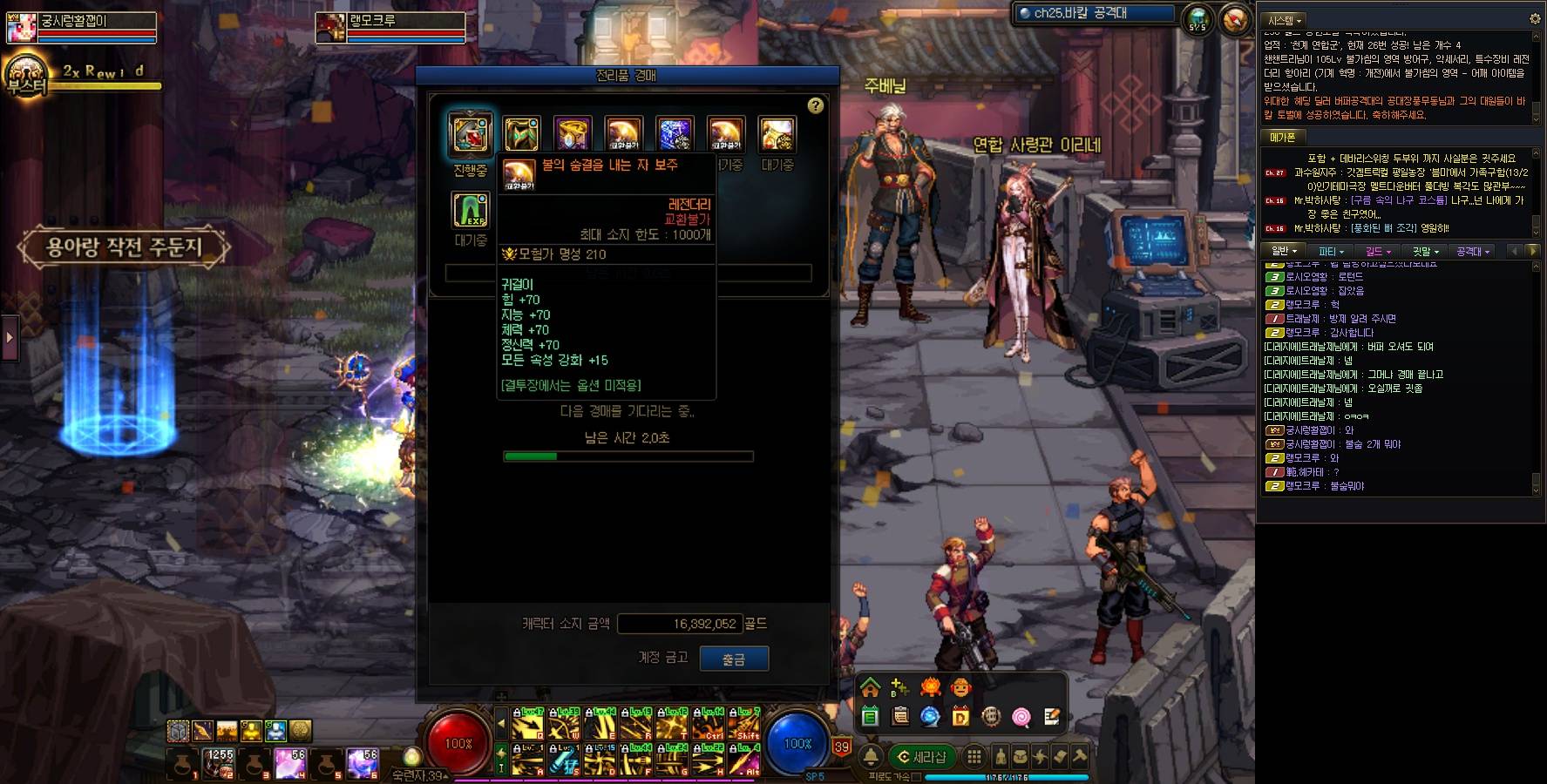Toggle the 피로도 가속 checkbox
Viewport: 1547px width, 784px height.
tap(916, 777)
